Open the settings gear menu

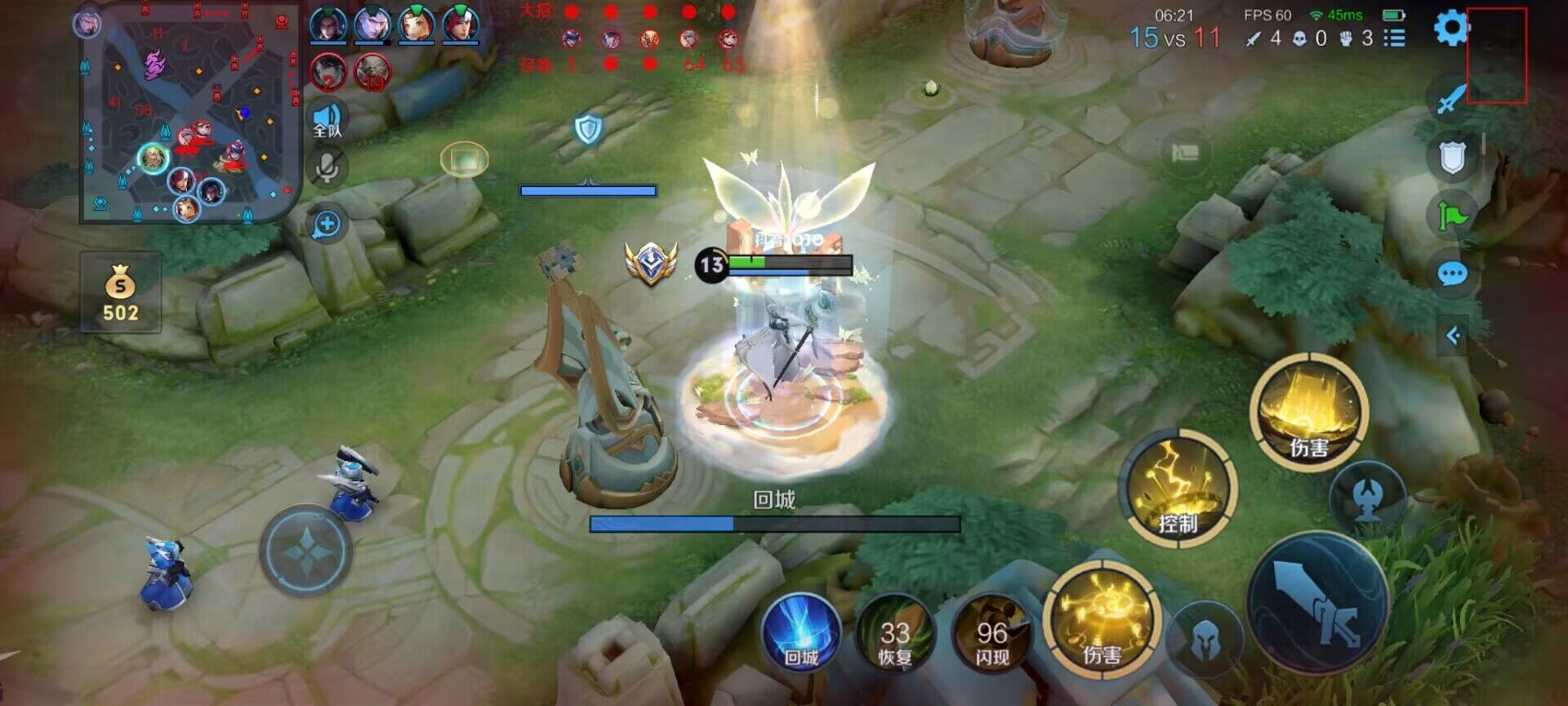click(x=1451, y=29)
